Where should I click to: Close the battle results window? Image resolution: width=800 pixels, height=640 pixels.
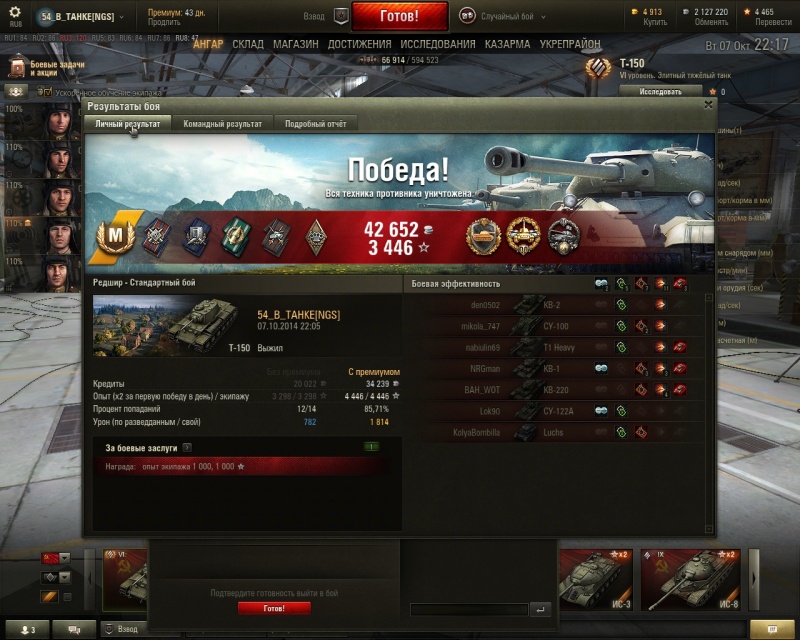709,104
